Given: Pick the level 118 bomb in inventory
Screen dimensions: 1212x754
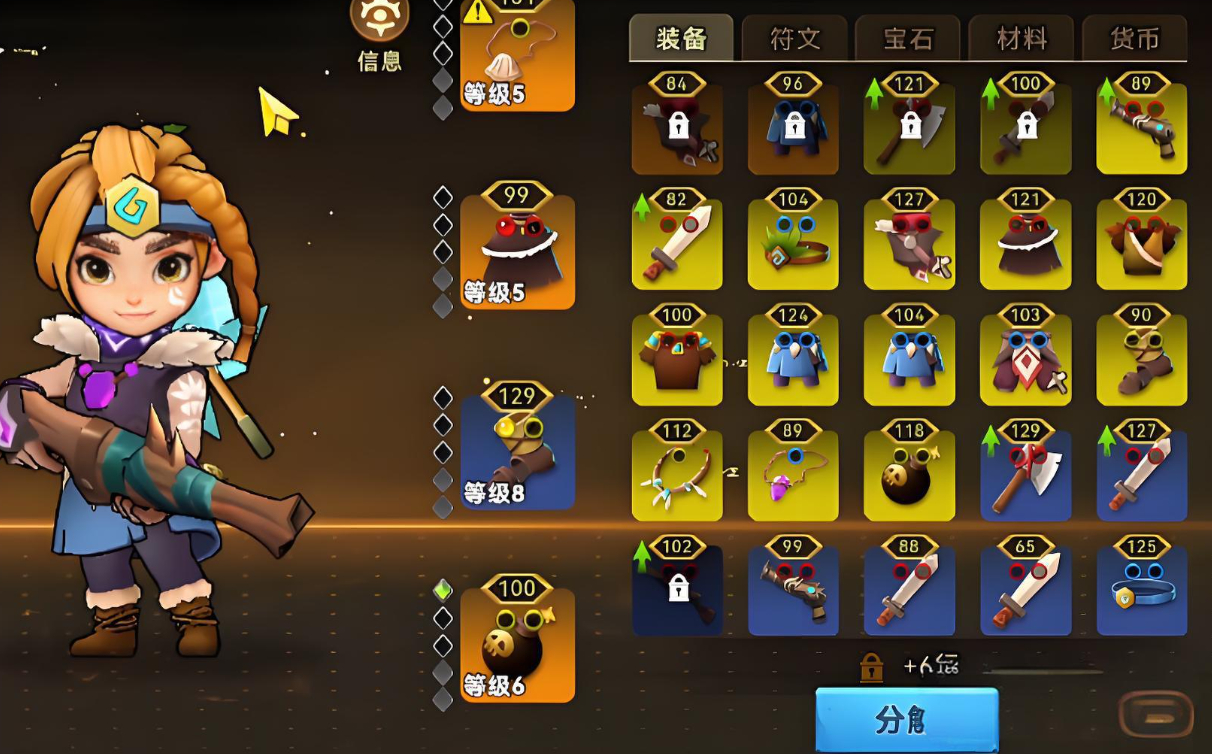Looking at the screenshot, I should coord(909,476).
